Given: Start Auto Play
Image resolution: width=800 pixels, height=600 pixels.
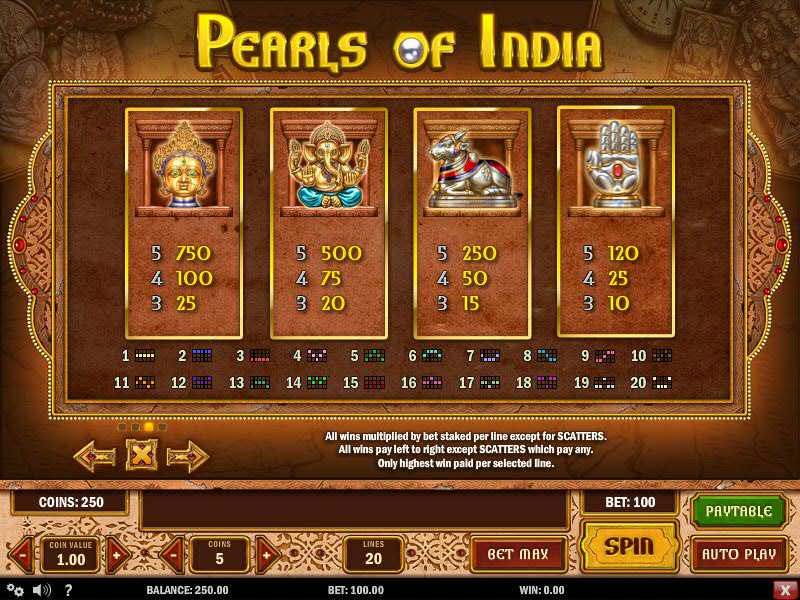Looking at the screenshot, I should pyautogui.click(x=739, y=553).
